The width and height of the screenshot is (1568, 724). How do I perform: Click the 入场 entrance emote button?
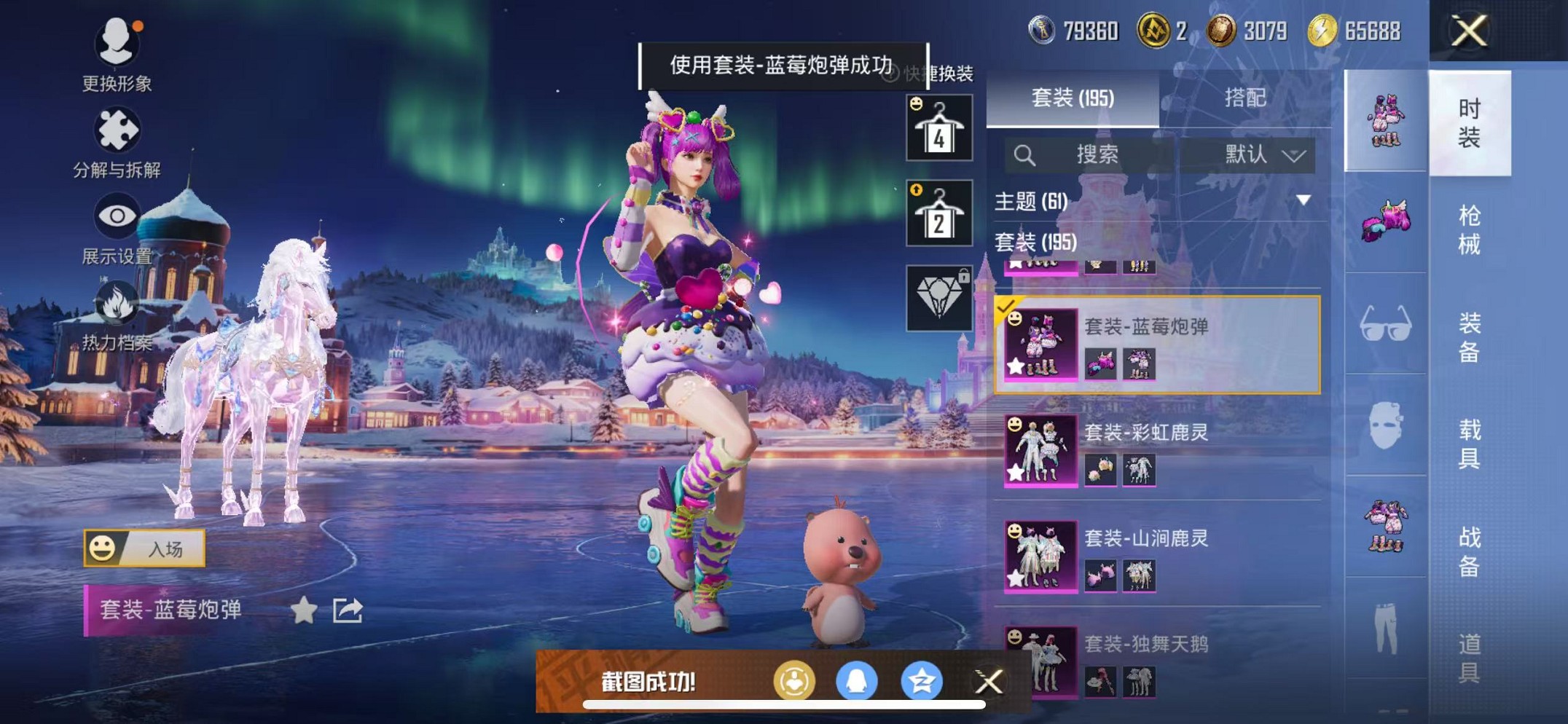coord(144,548)
